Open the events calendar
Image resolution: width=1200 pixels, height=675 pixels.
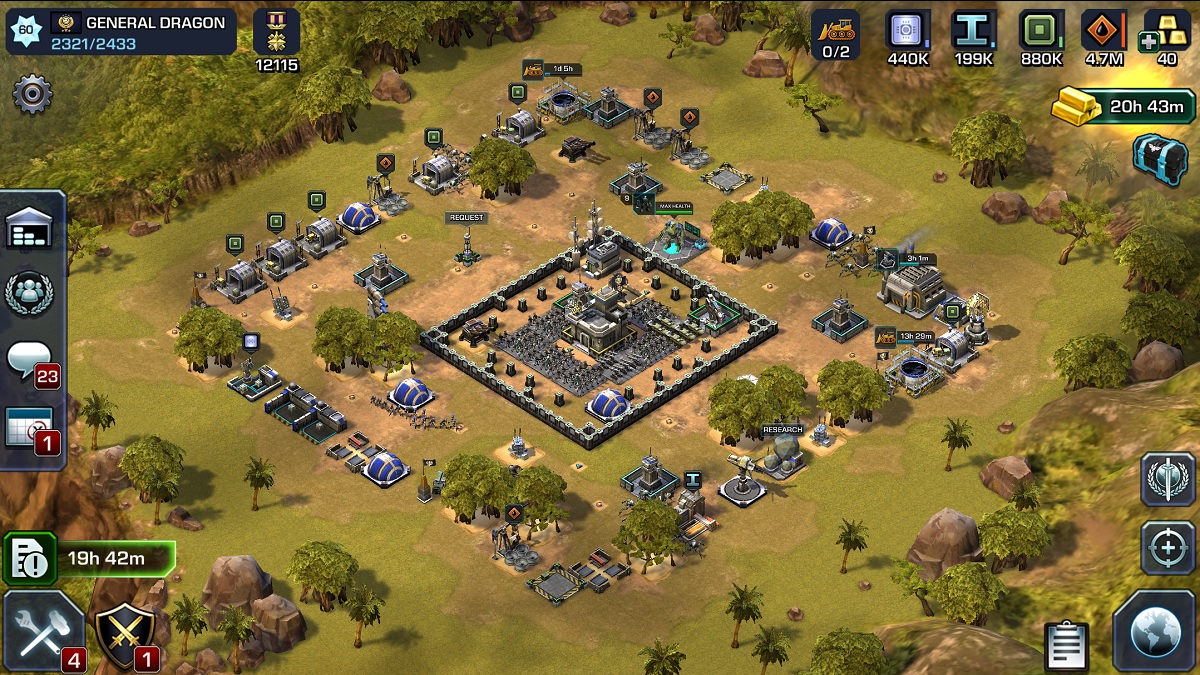pyautogui.click(x=32, y=429)
